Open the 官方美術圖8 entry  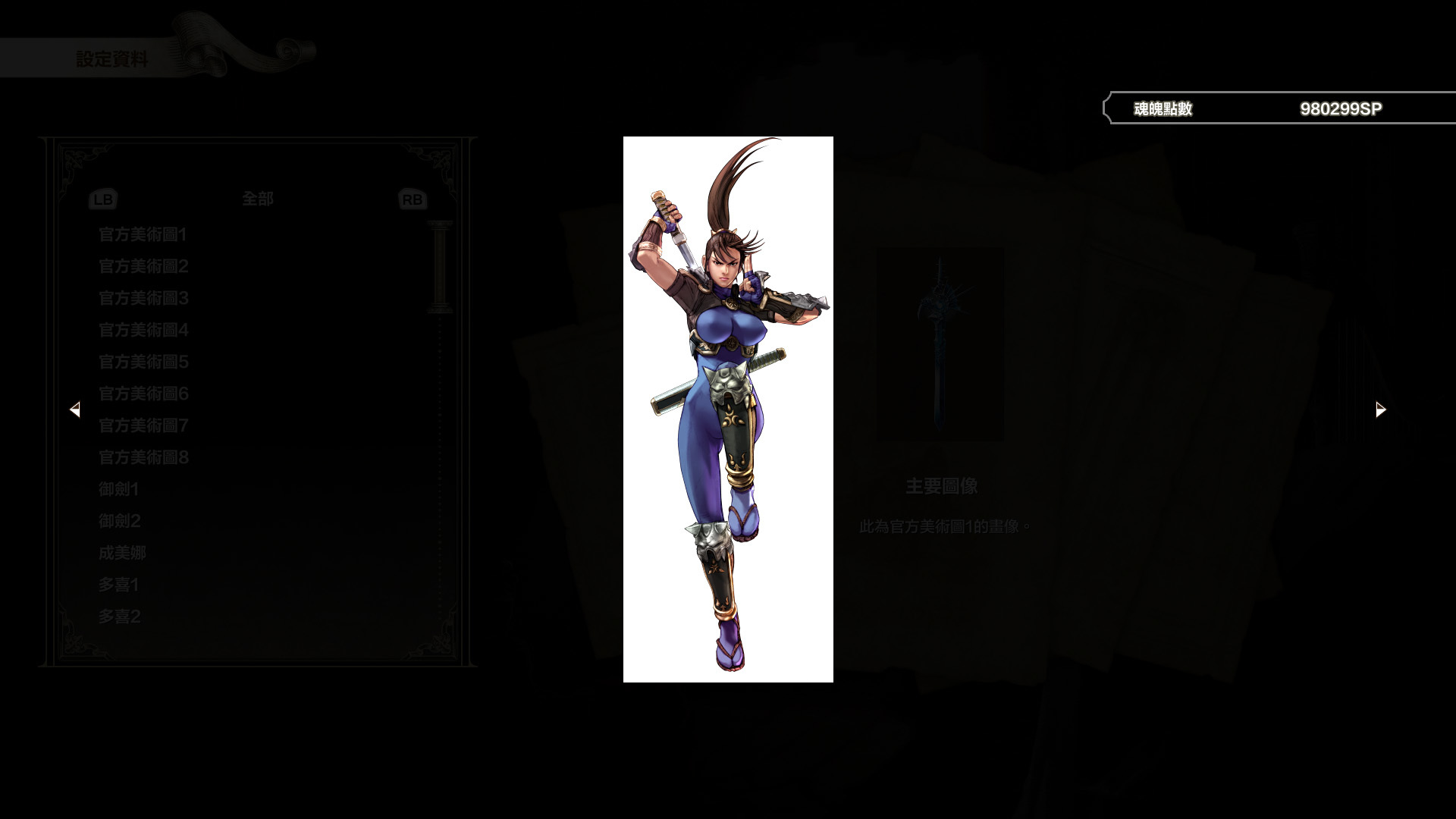point(143,458)
